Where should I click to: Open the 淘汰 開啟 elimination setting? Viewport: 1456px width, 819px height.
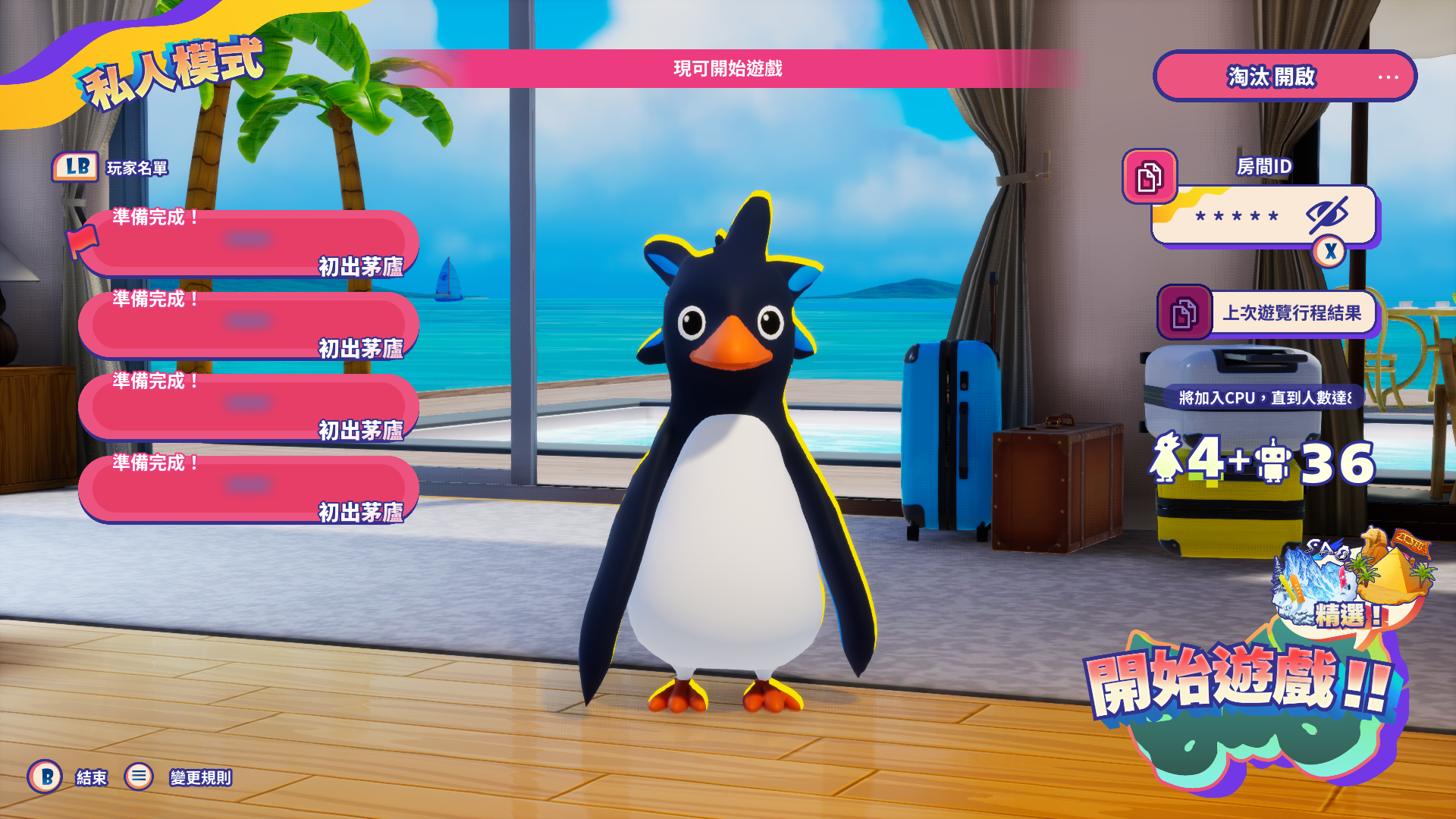(x=1284, y=77)
